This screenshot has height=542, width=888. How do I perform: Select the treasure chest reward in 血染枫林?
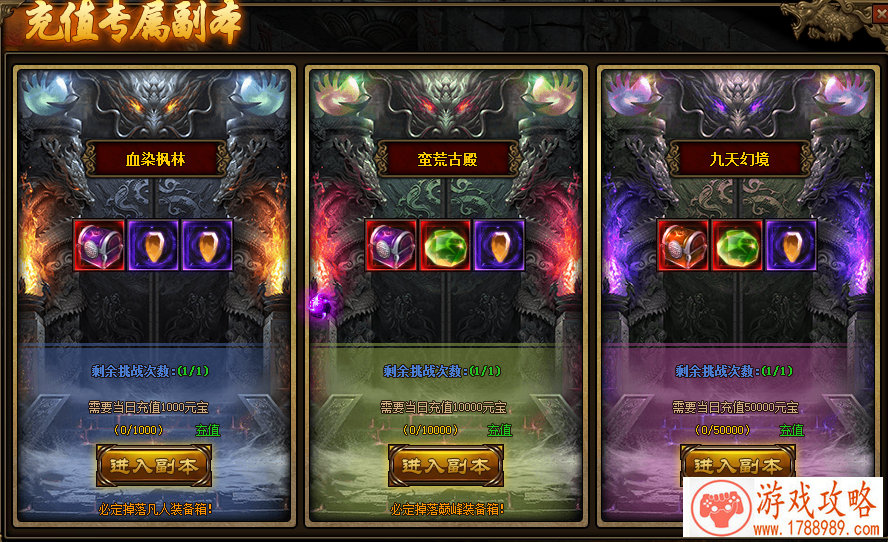[100, 246]
